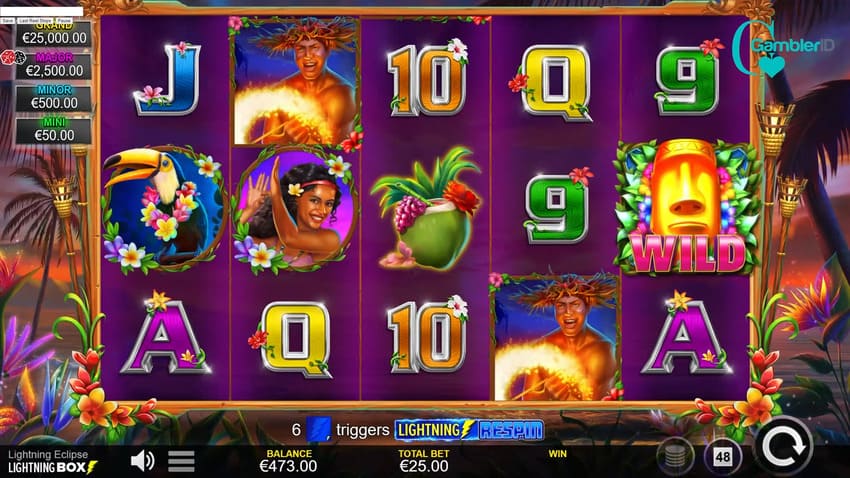
Task: Click the Pause button
Action: coord(64,19)
